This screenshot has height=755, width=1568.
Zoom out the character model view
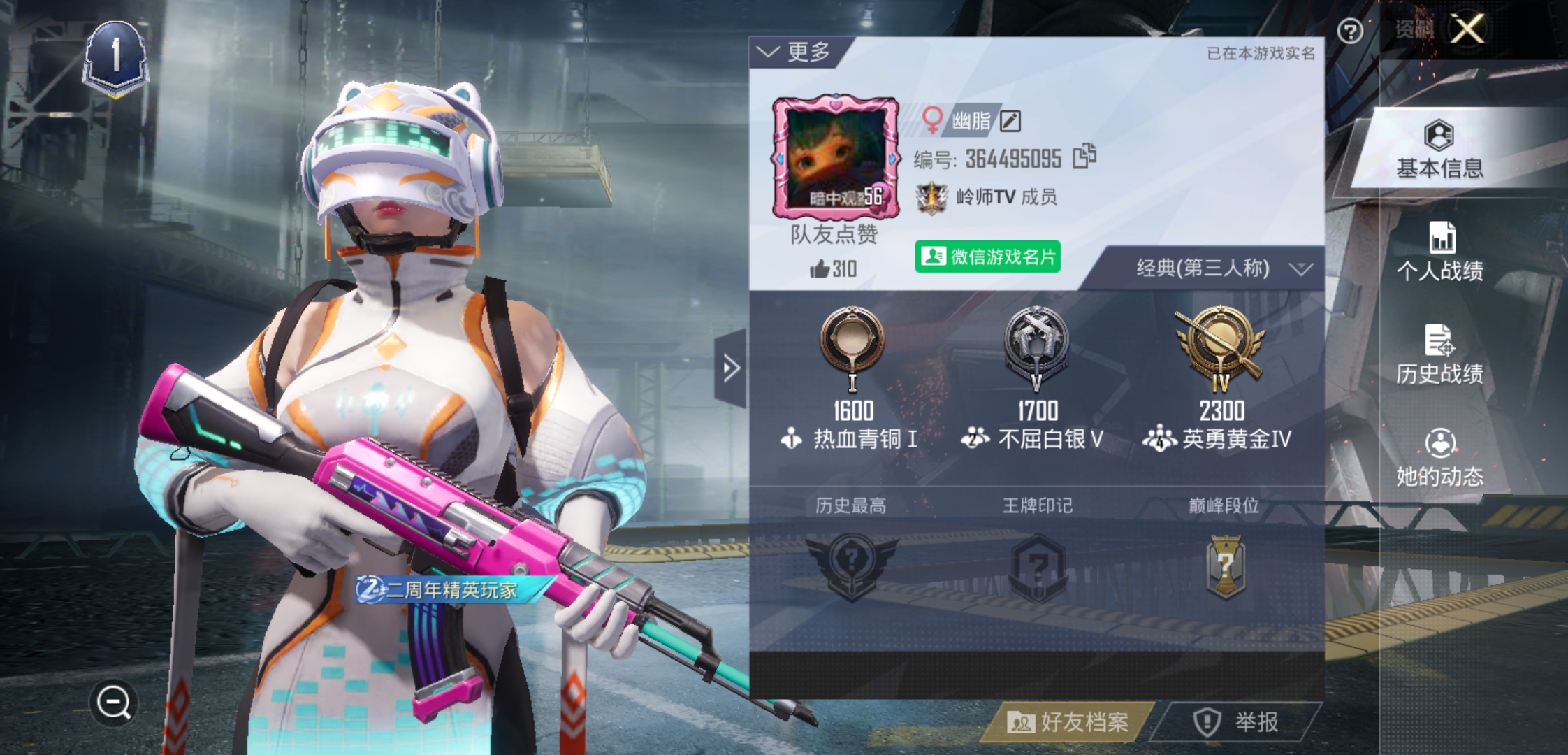114,702
